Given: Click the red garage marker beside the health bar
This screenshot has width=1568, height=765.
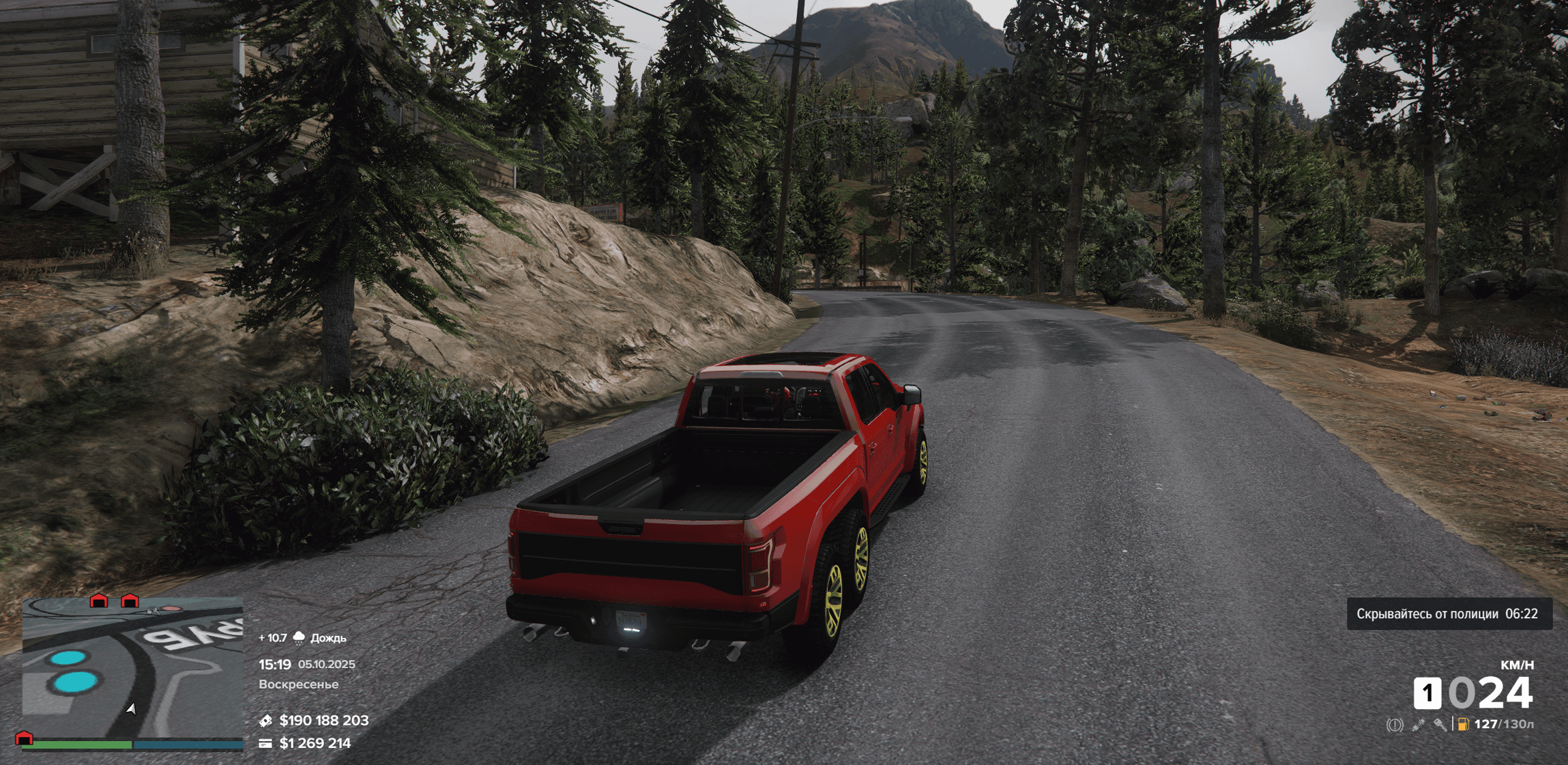Looking at the screenshot, I should click(24, 738).
